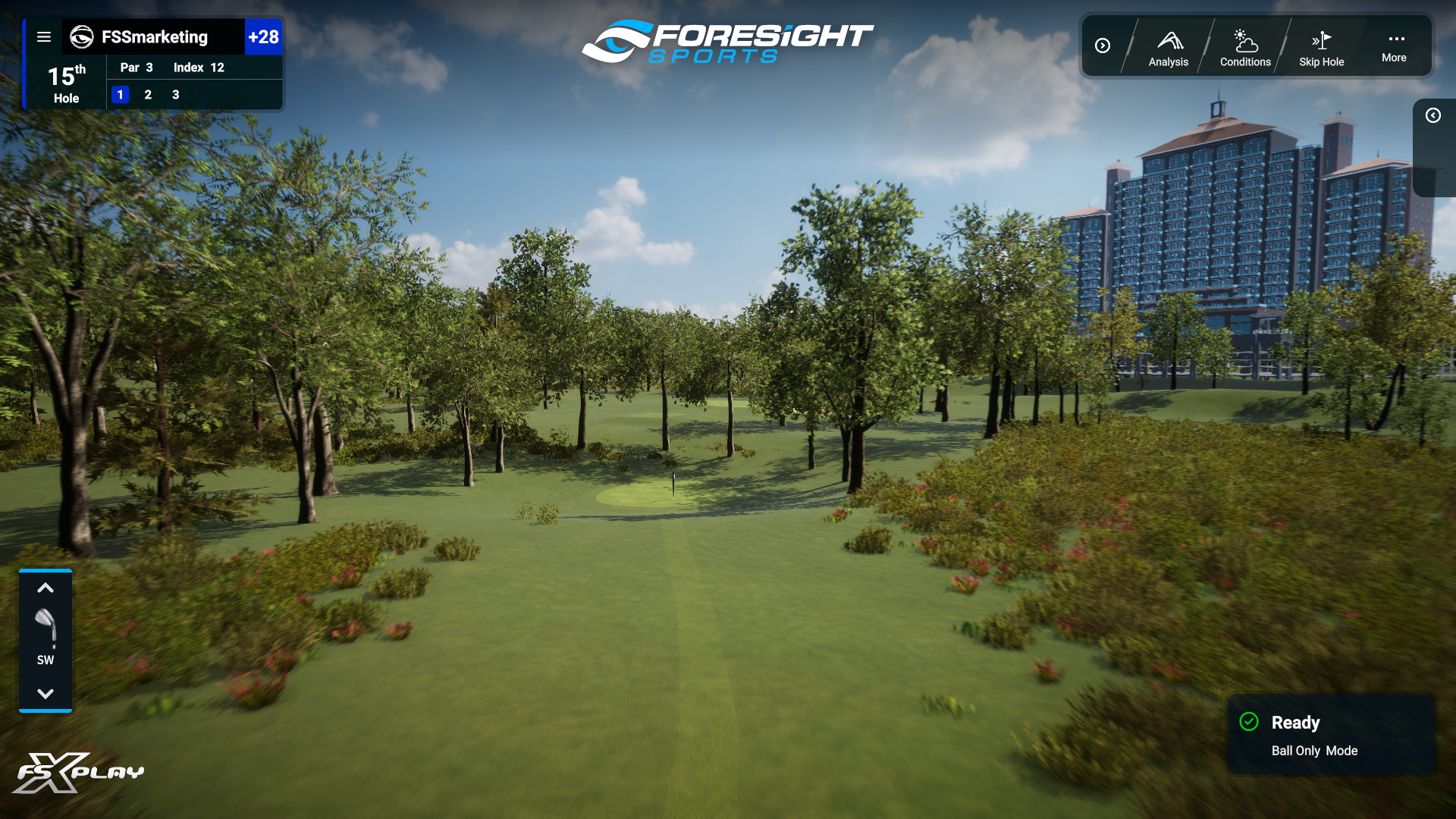Open the hamburger menu next to FSSmarketing
This screenshot has height=819, width=1456.
44,36
